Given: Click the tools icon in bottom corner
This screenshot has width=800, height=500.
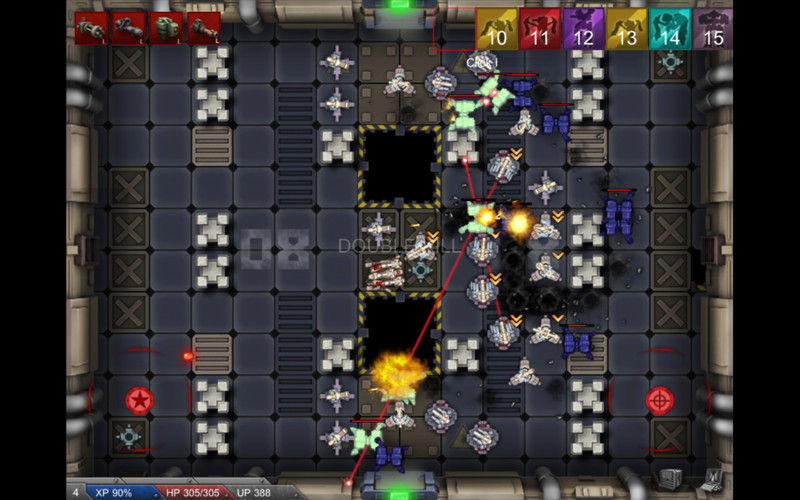Looking at the screenshot, I should (x=712, y=479).
